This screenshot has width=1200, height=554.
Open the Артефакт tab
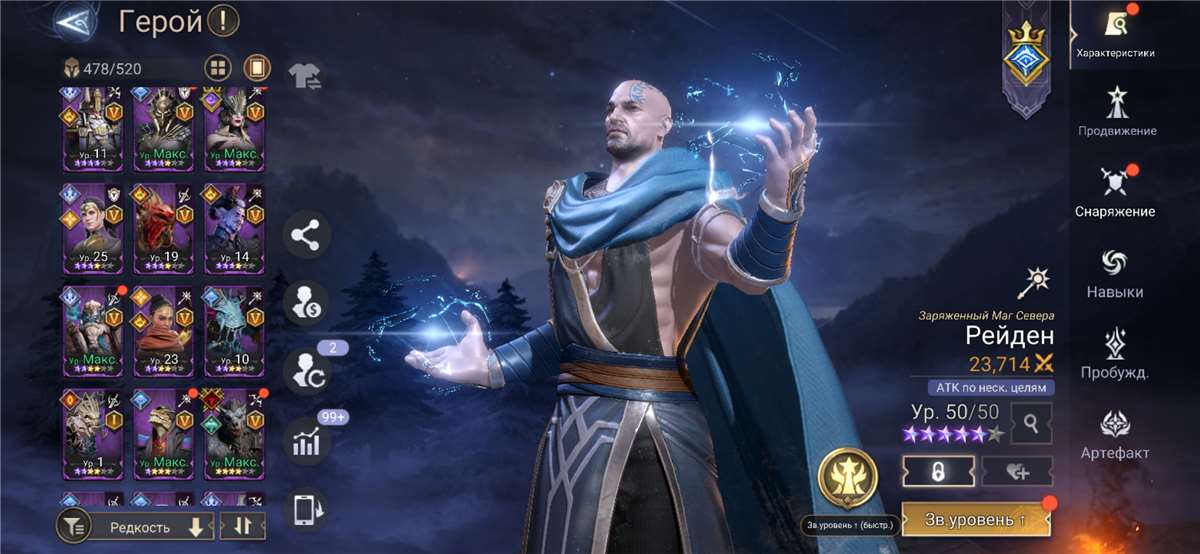[x=1115, y=434]
